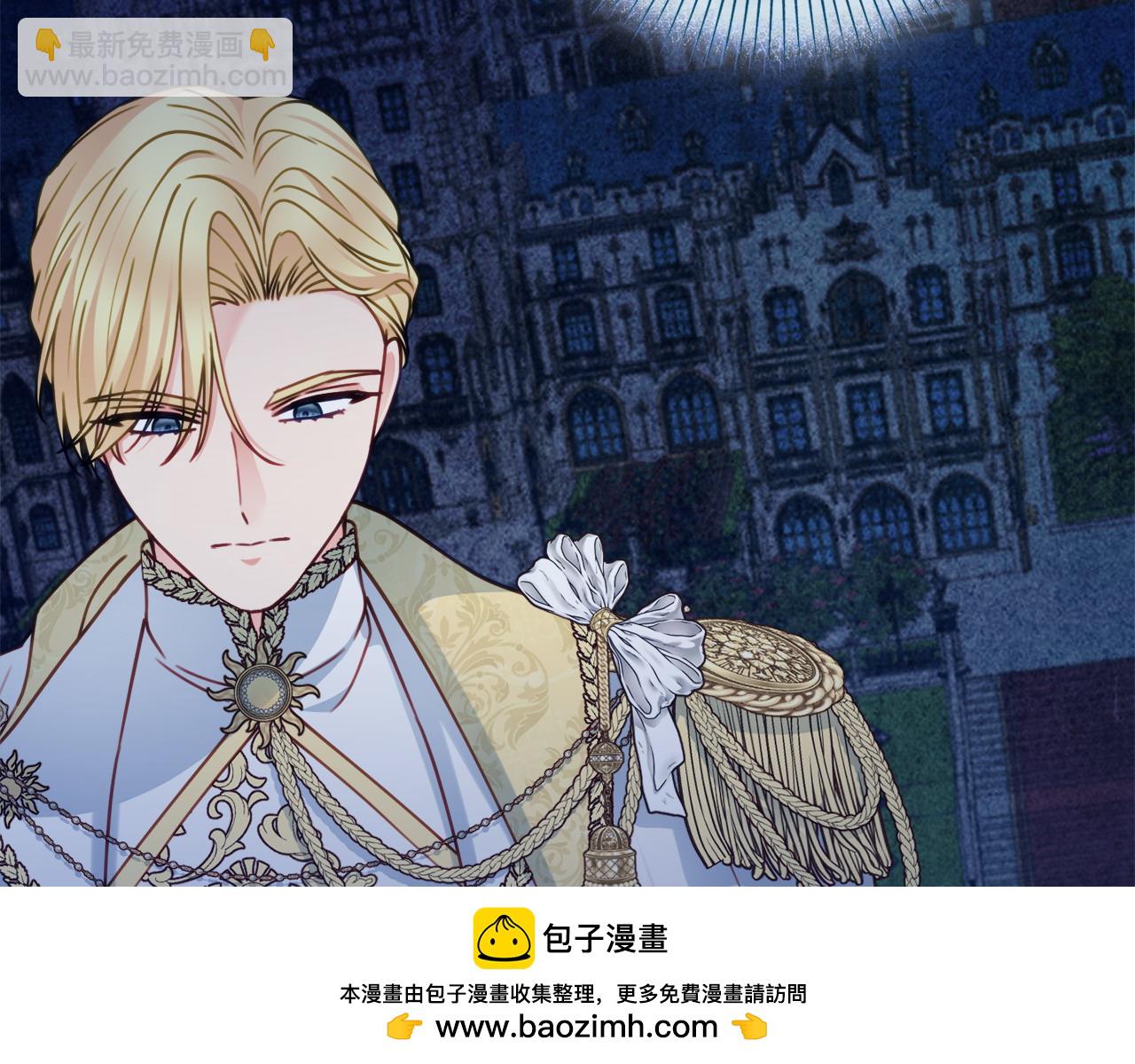The image size is (1135, 1064).
Task: Open the www.baozimh.com link below the panel
Action: coord(575,1027)
